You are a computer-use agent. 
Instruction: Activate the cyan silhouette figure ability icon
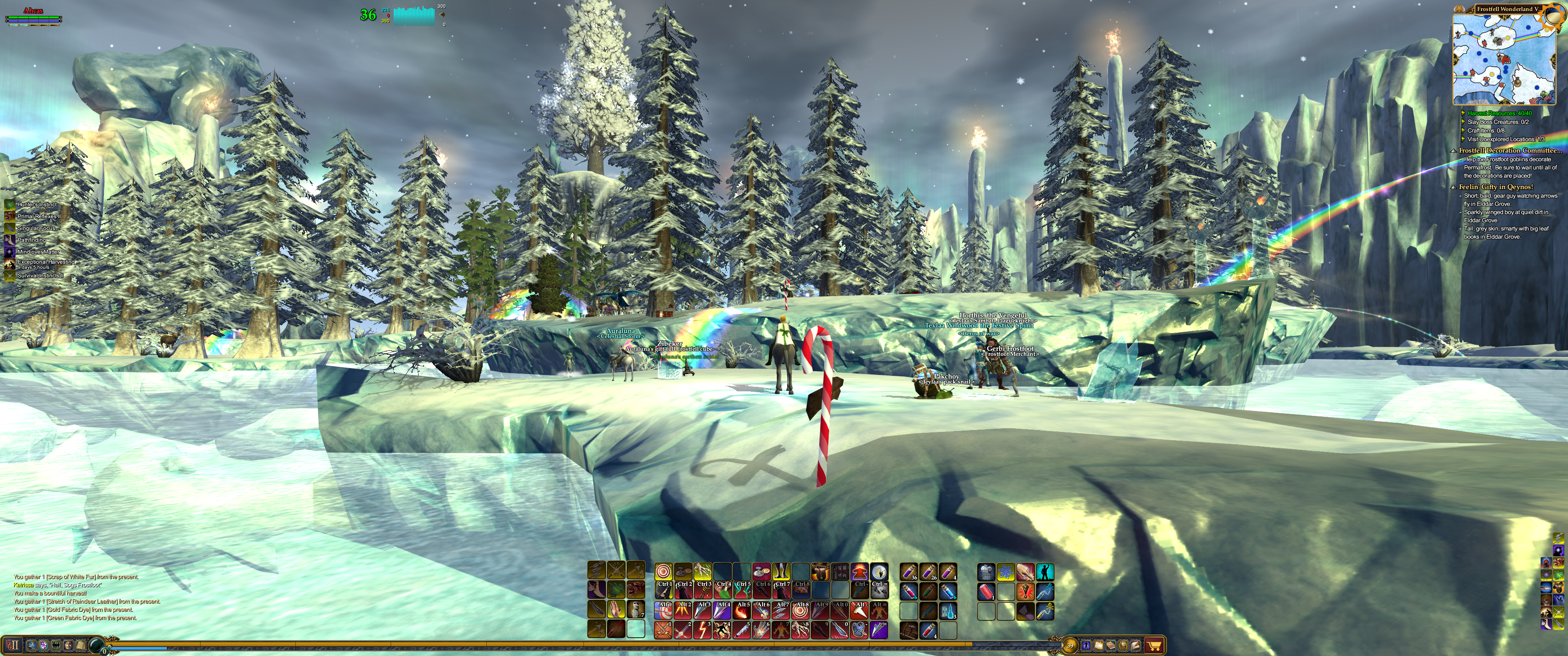(x=1045, y=572)
